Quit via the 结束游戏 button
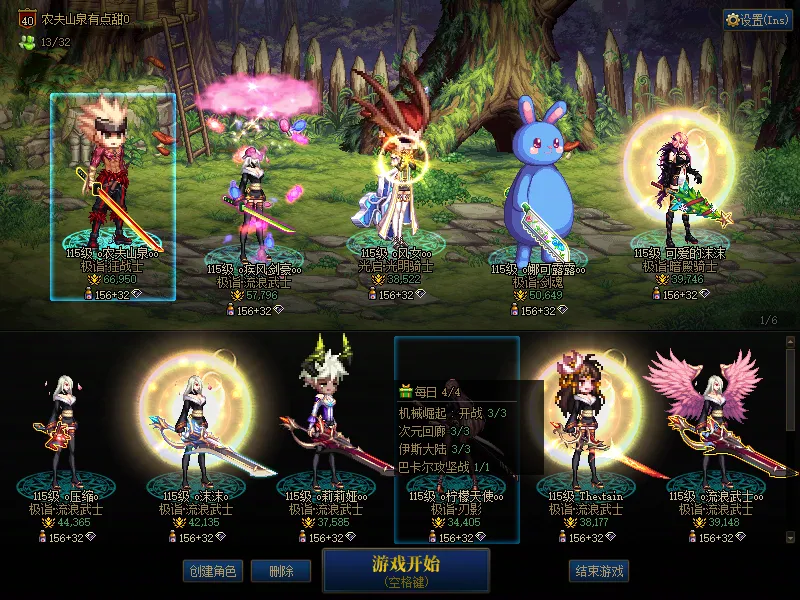The image size is (800, 600). tap(599, 571)
